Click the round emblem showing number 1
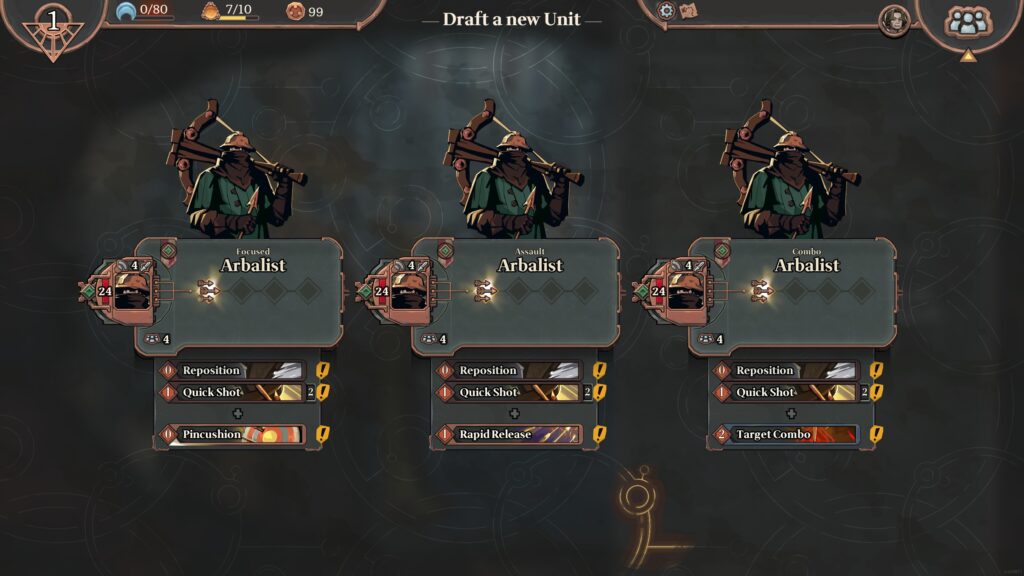1024x576 pixels. point(52,24)
